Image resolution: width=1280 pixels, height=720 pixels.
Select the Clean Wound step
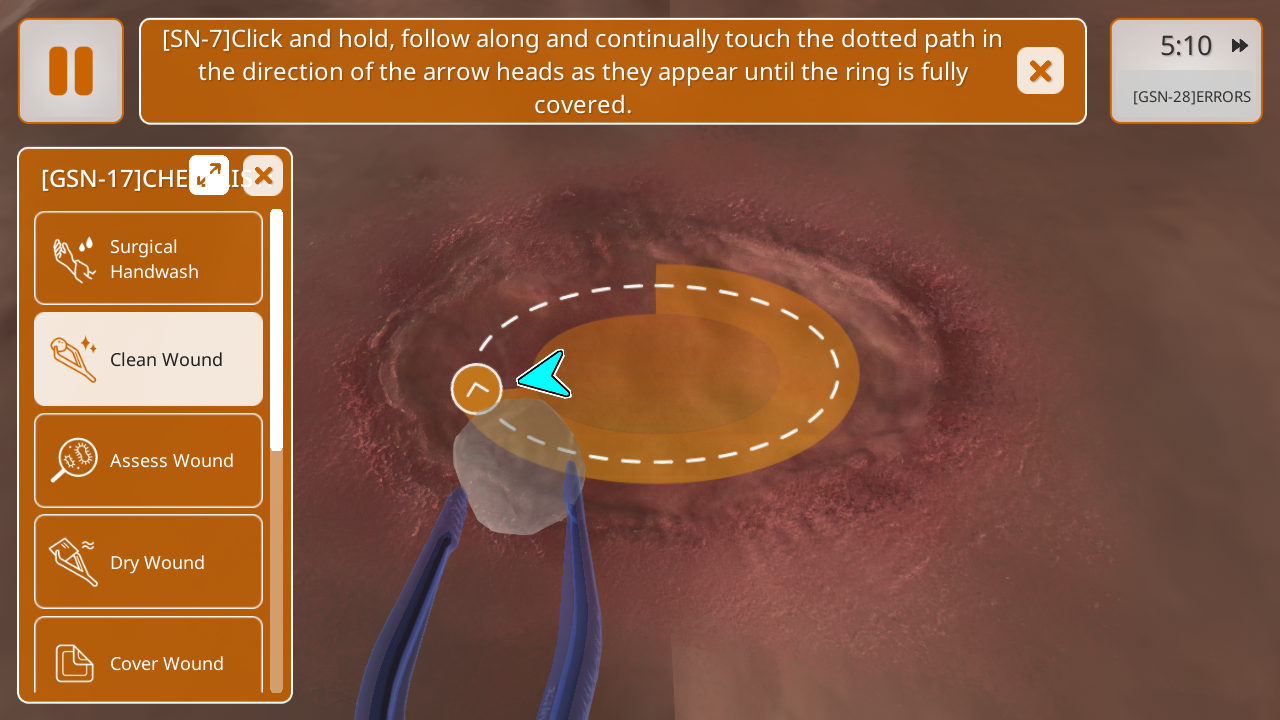149,359
